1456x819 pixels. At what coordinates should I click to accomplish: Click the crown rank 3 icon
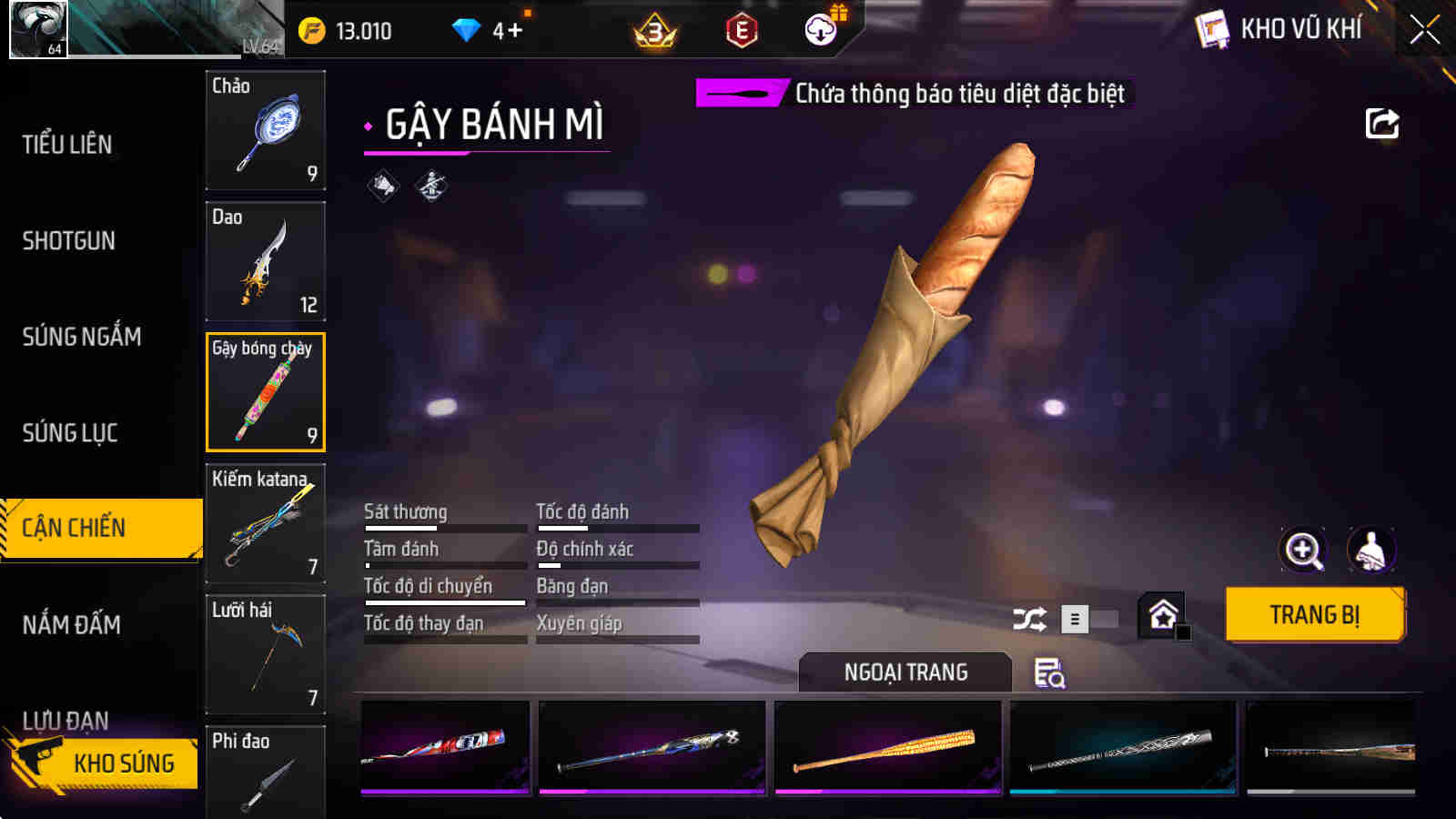click(653, 28)
